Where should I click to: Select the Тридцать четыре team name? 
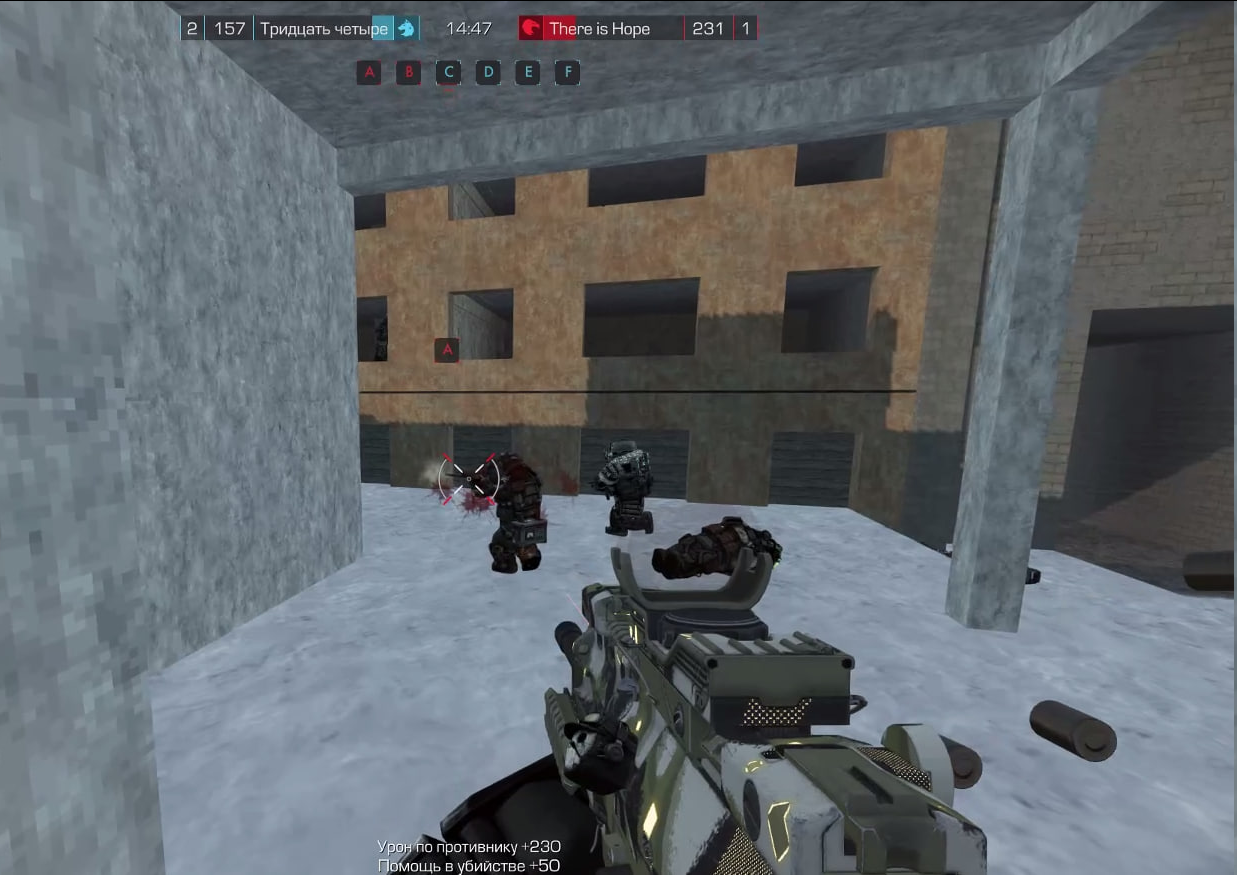point(323,28)
